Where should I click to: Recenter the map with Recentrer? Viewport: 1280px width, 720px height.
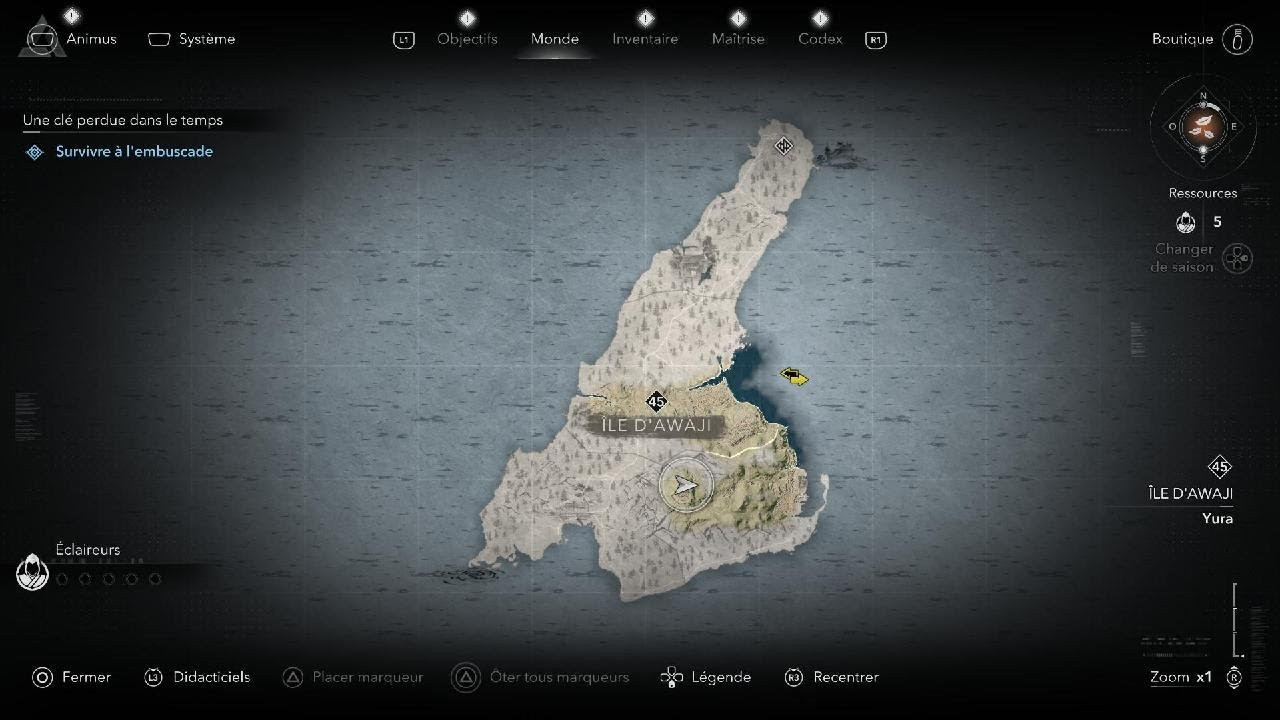click(832, 677)
